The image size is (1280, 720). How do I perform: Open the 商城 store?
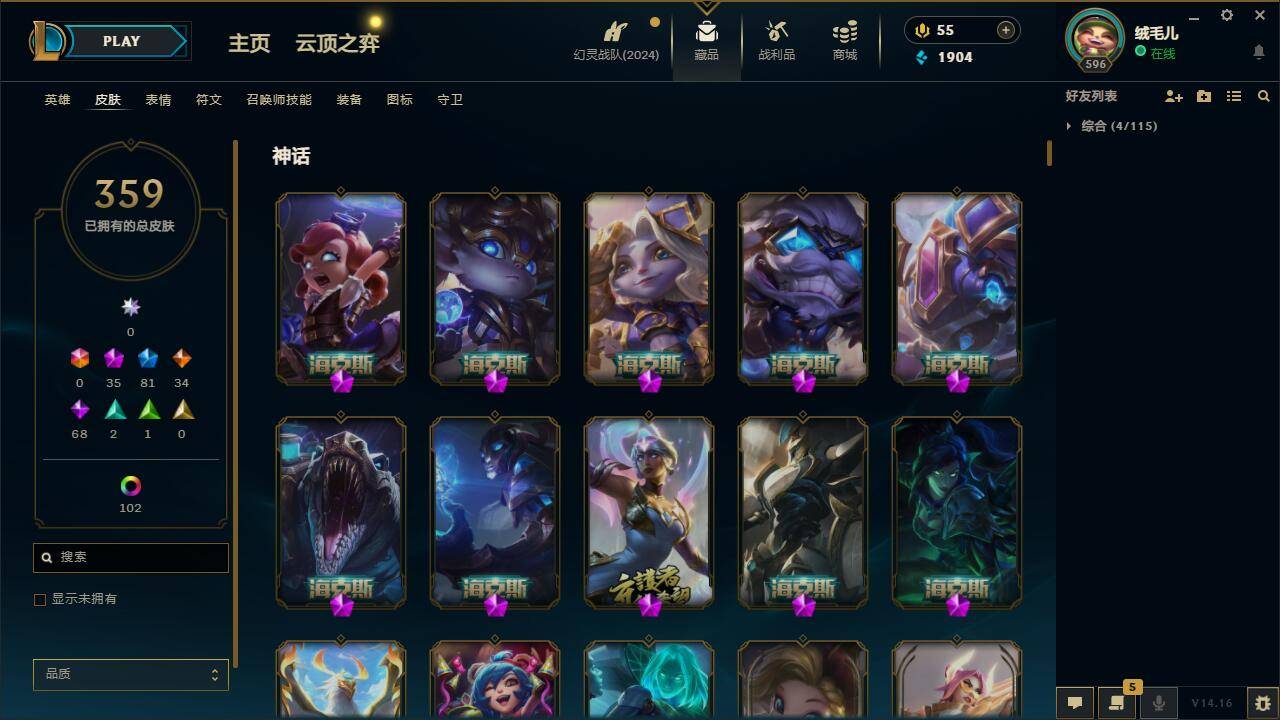click(x=843, y=41)
